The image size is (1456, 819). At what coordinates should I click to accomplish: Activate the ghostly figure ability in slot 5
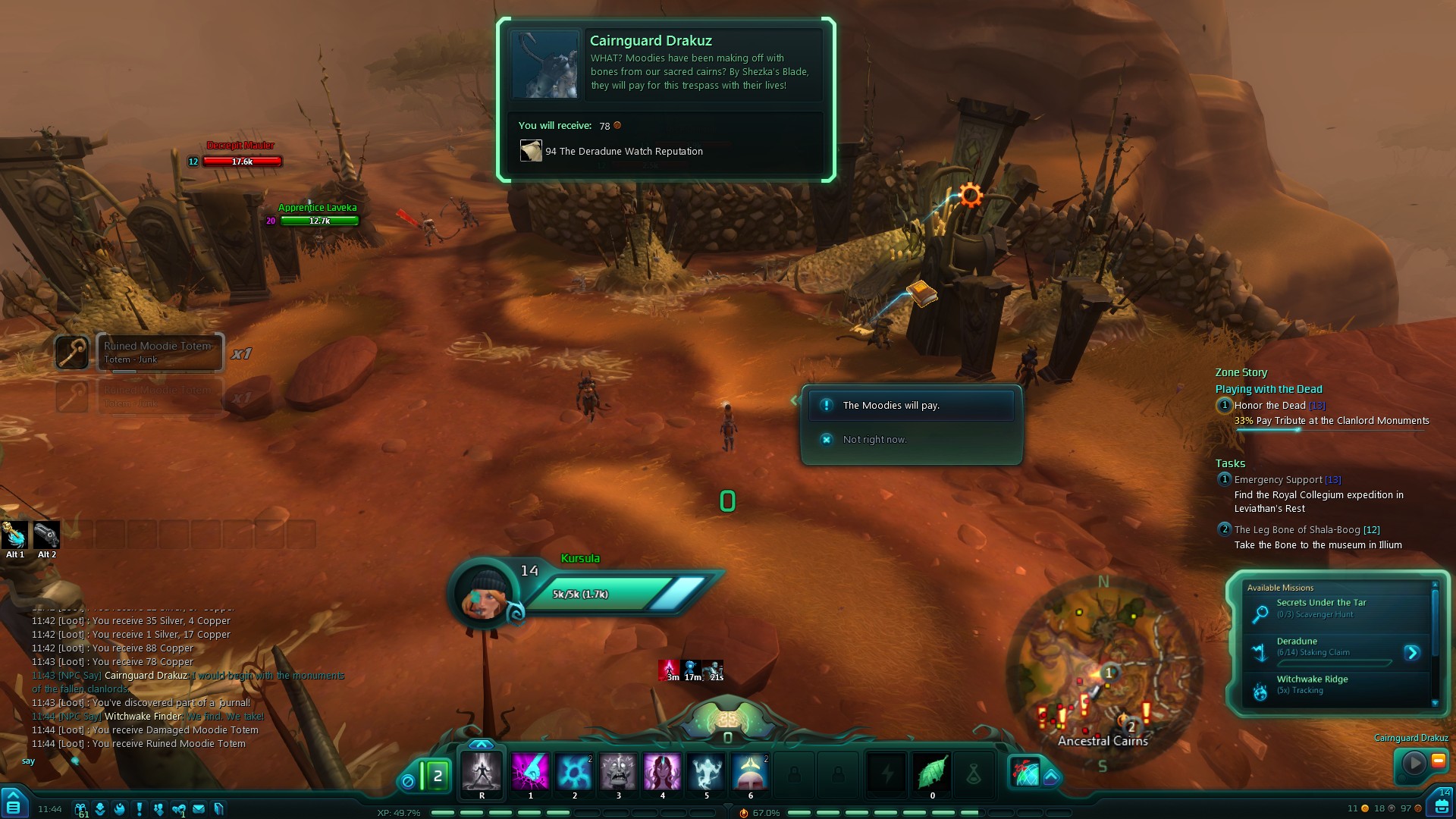(706, 772)
